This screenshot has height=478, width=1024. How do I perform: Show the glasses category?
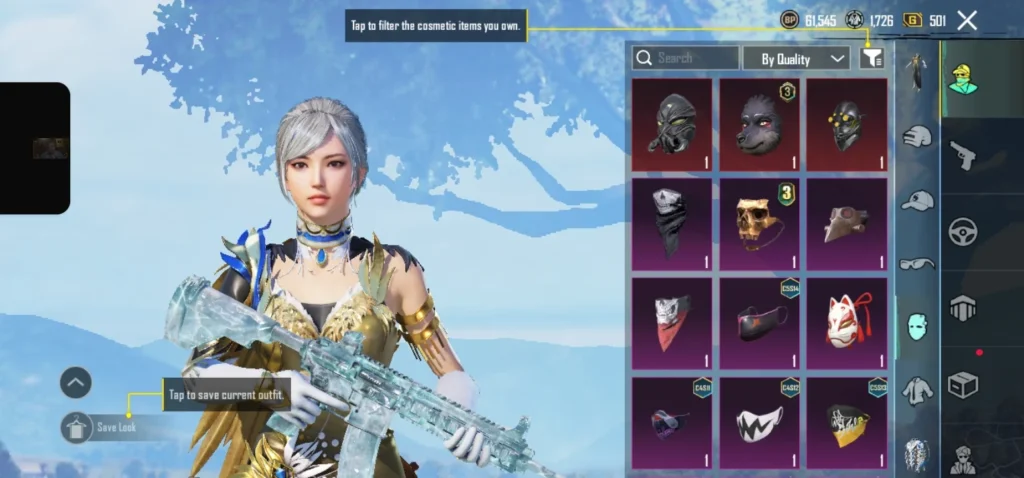[917, 264]
